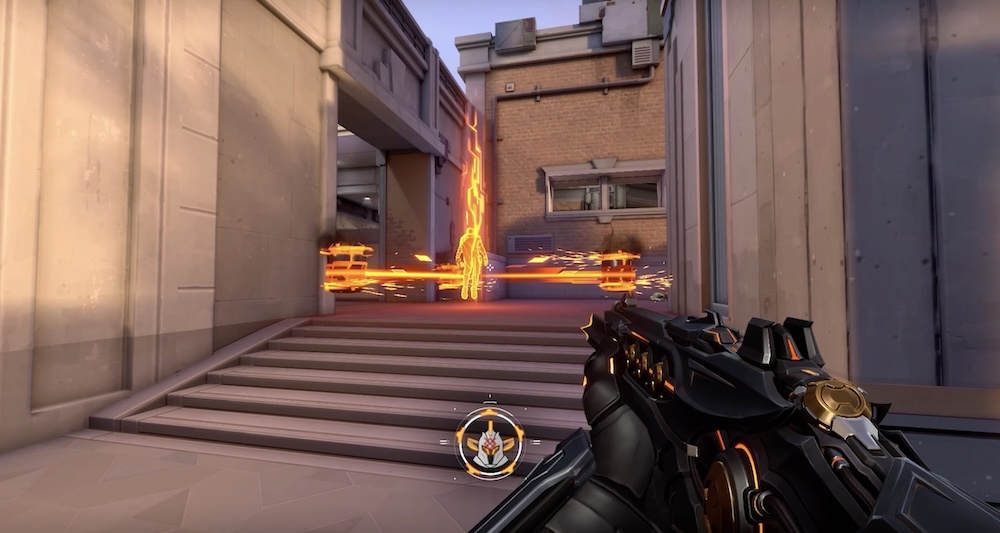Screen dimensions: 1000x533
Task: Click the circular knight helmet emblem icon
Action: coord(491,441)
